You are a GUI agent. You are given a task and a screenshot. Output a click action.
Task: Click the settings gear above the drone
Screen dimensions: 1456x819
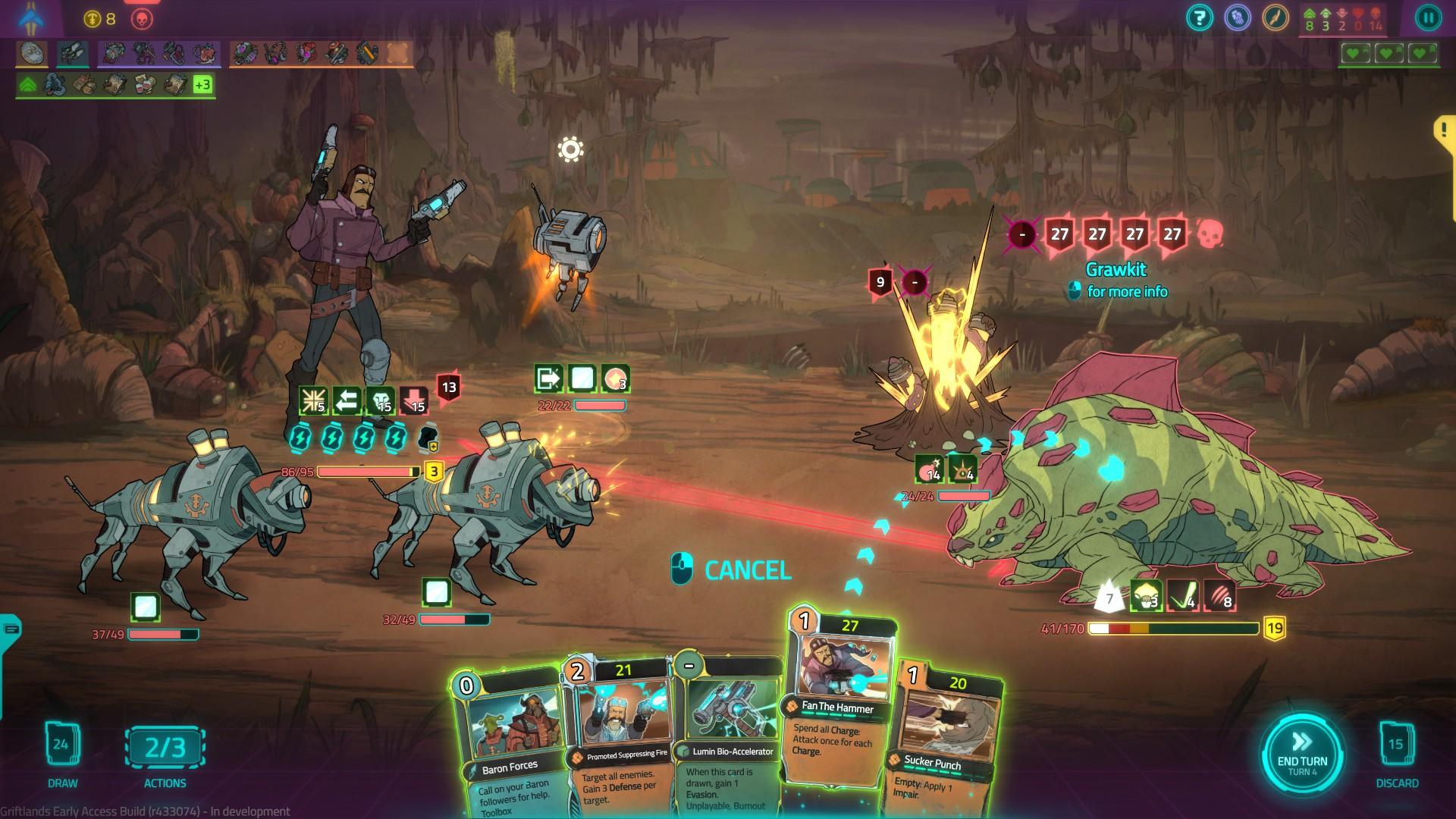pyautogui.click(x=570, y=149)
